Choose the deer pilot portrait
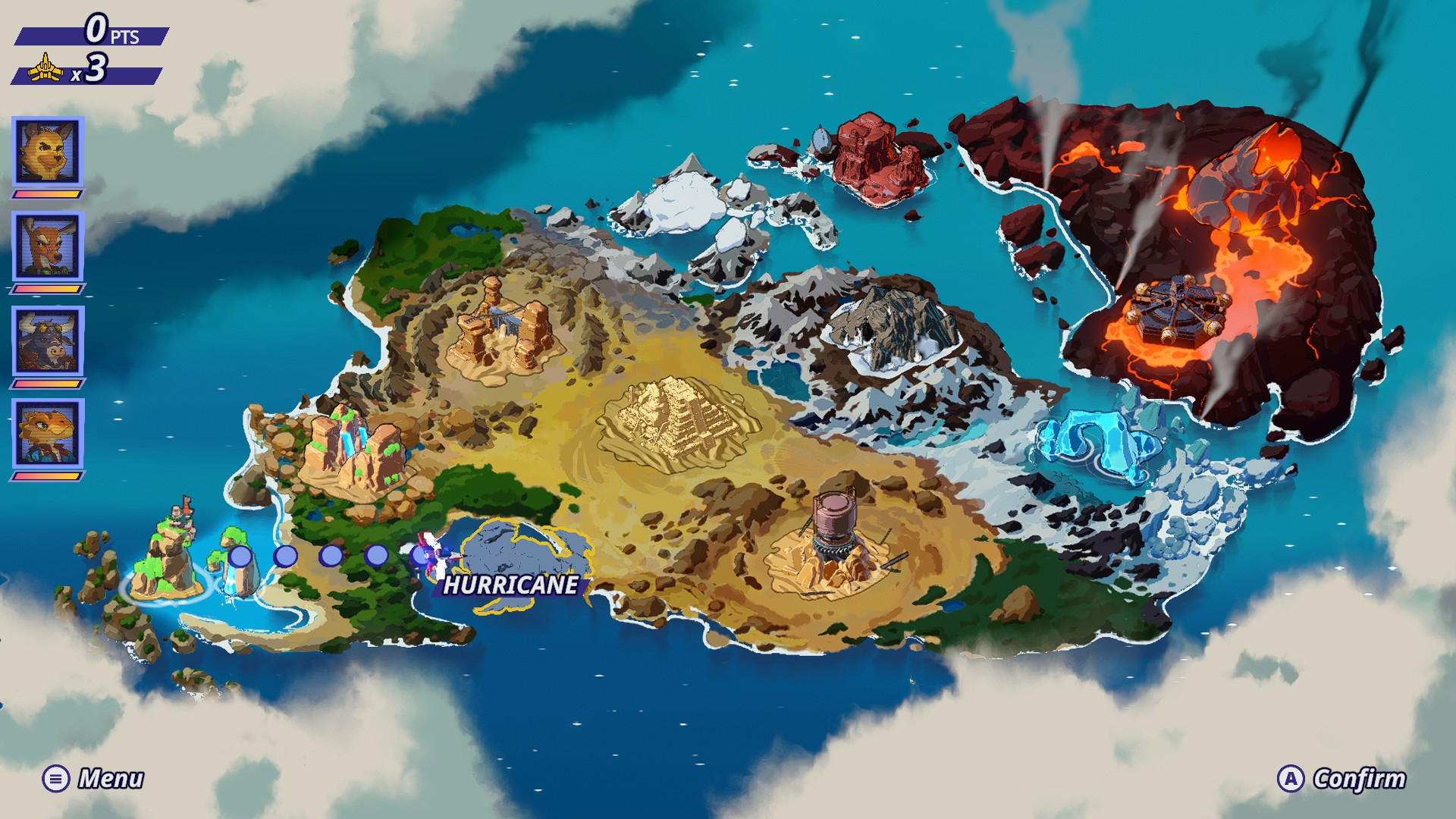This screenshot has width=1456, height=819. (47, 246)
